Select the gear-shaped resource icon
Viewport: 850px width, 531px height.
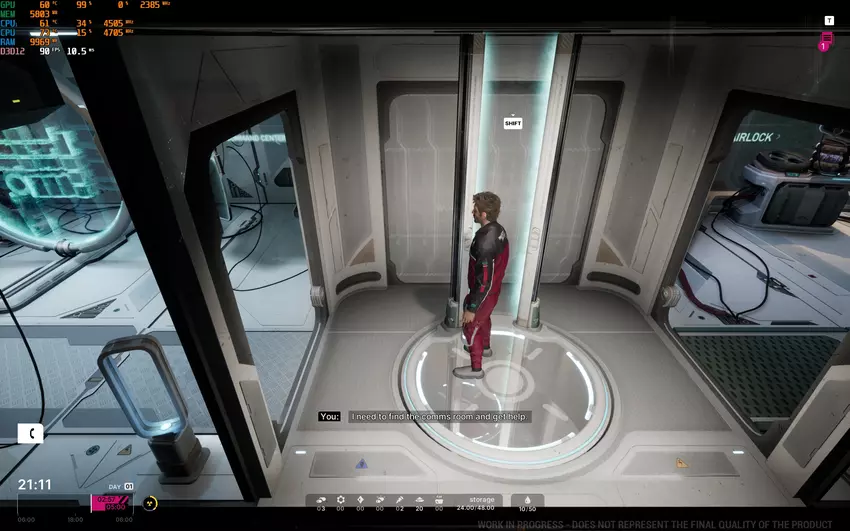click(x=340, y=499)
